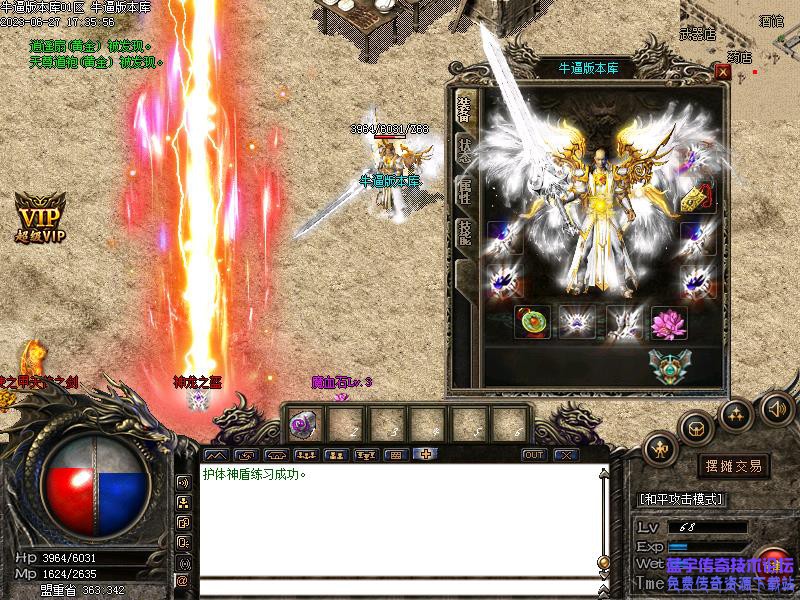Use the purple swirl item in hotbar slot 1

[301, 424]
